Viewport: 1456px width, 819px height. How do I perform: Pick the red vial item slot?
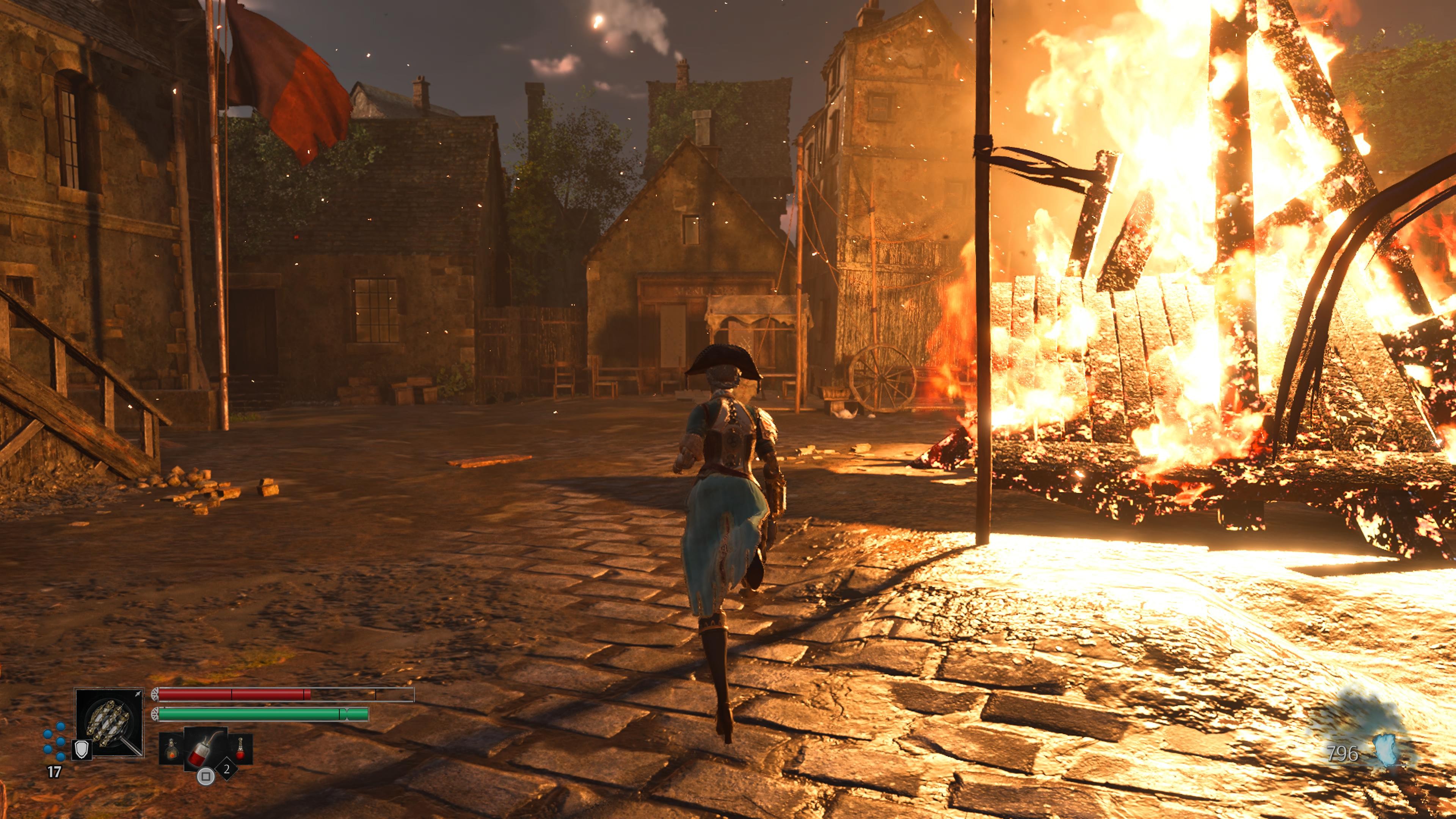[x=240, y=748]
